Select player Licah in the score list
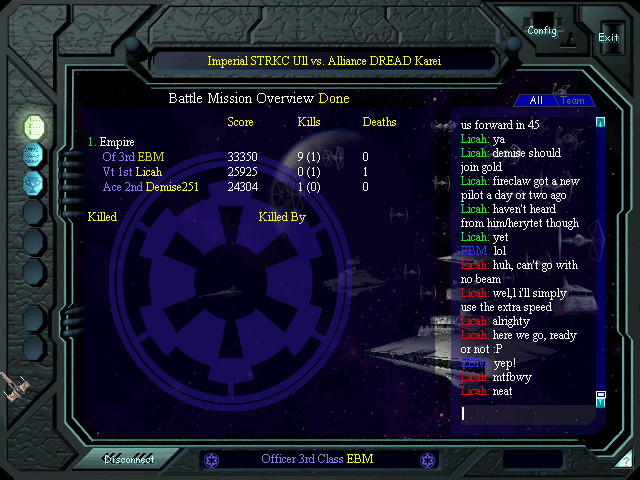This screenshot has width=640, height=480. pos(125,172)
